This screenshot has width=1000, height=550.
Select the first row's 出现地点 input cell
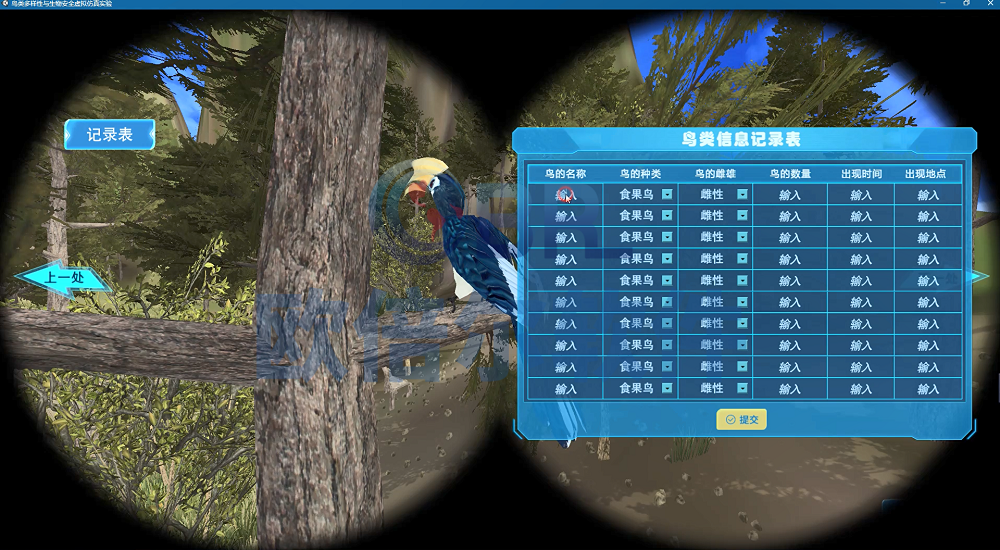(928, 195)
